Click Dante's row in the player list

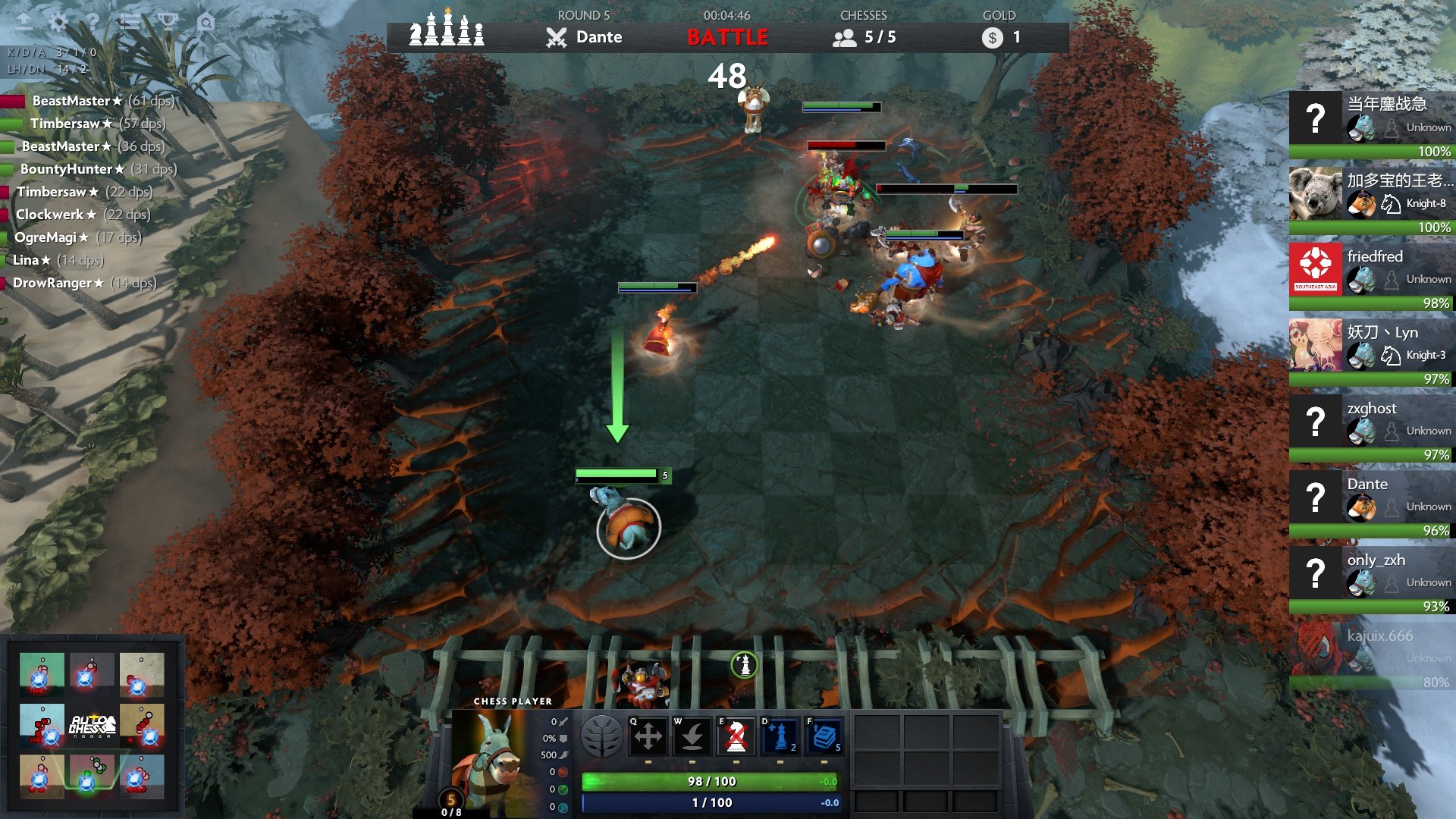[x=1371, y=504]
